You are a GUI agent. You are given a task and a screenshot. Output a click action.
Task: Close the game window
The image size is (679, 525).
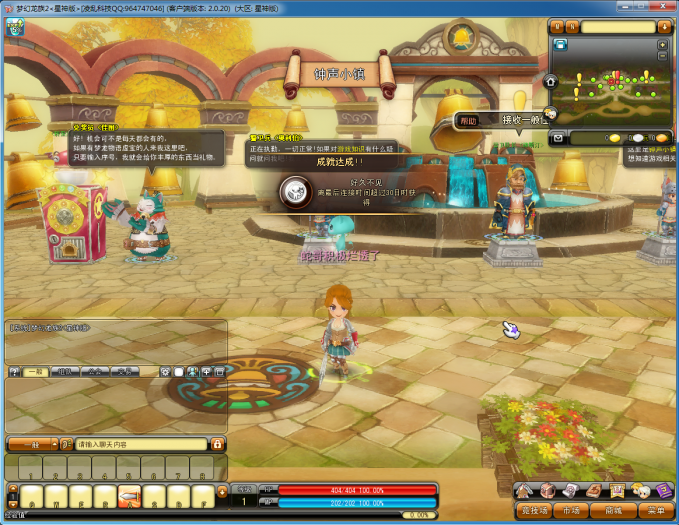tap(668, 6)
